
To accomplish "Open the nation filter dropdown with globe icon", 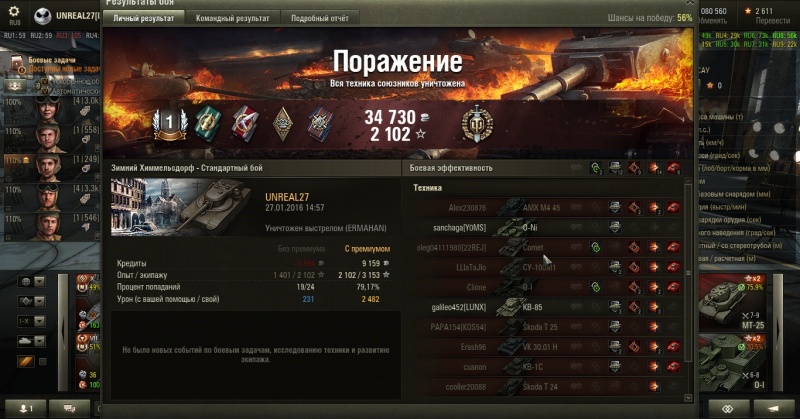I will pyautogui.click(x=28, y=282).
